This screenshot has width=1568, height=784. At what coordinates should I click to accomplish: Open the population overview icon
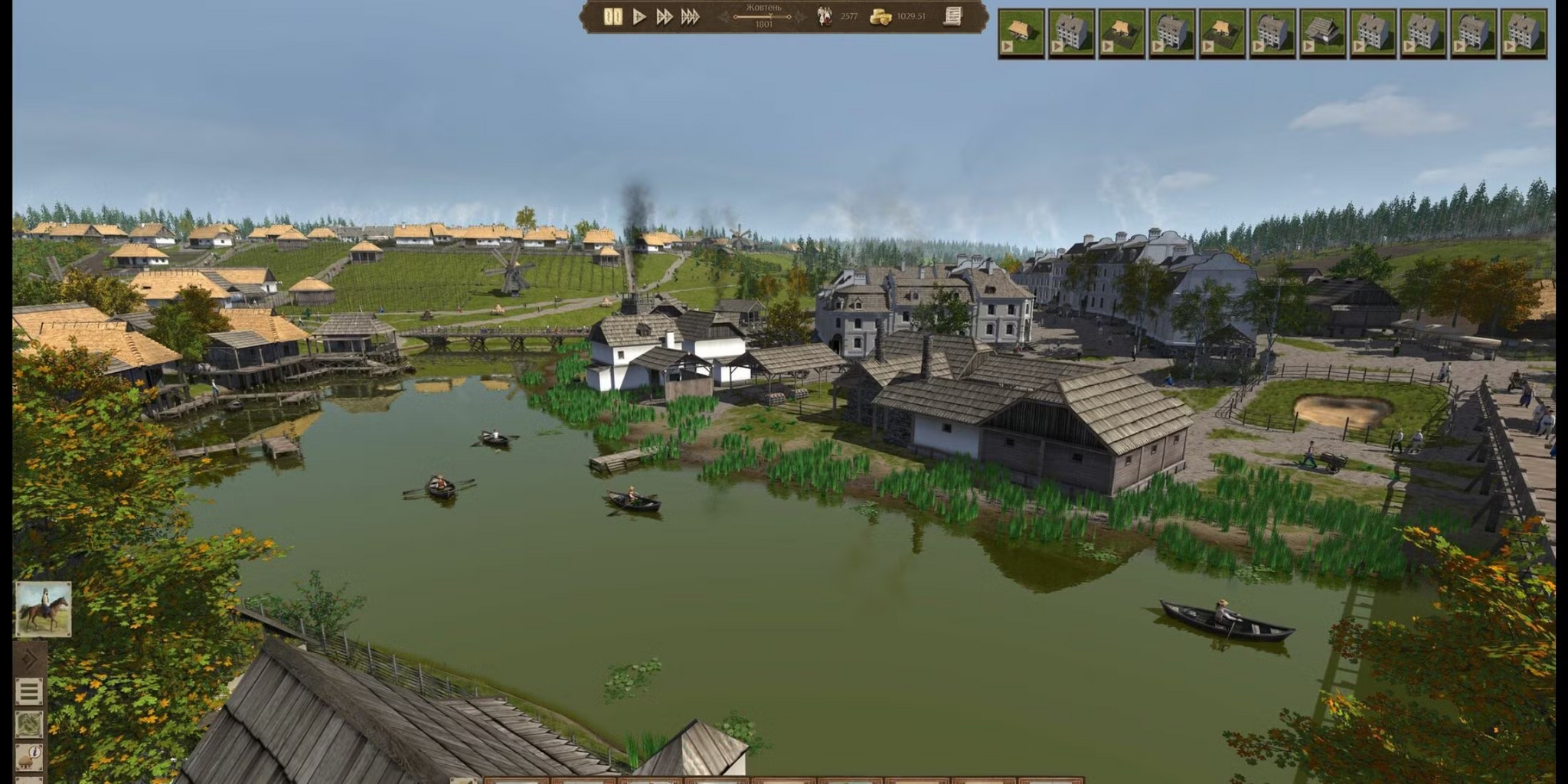[825, 17]
